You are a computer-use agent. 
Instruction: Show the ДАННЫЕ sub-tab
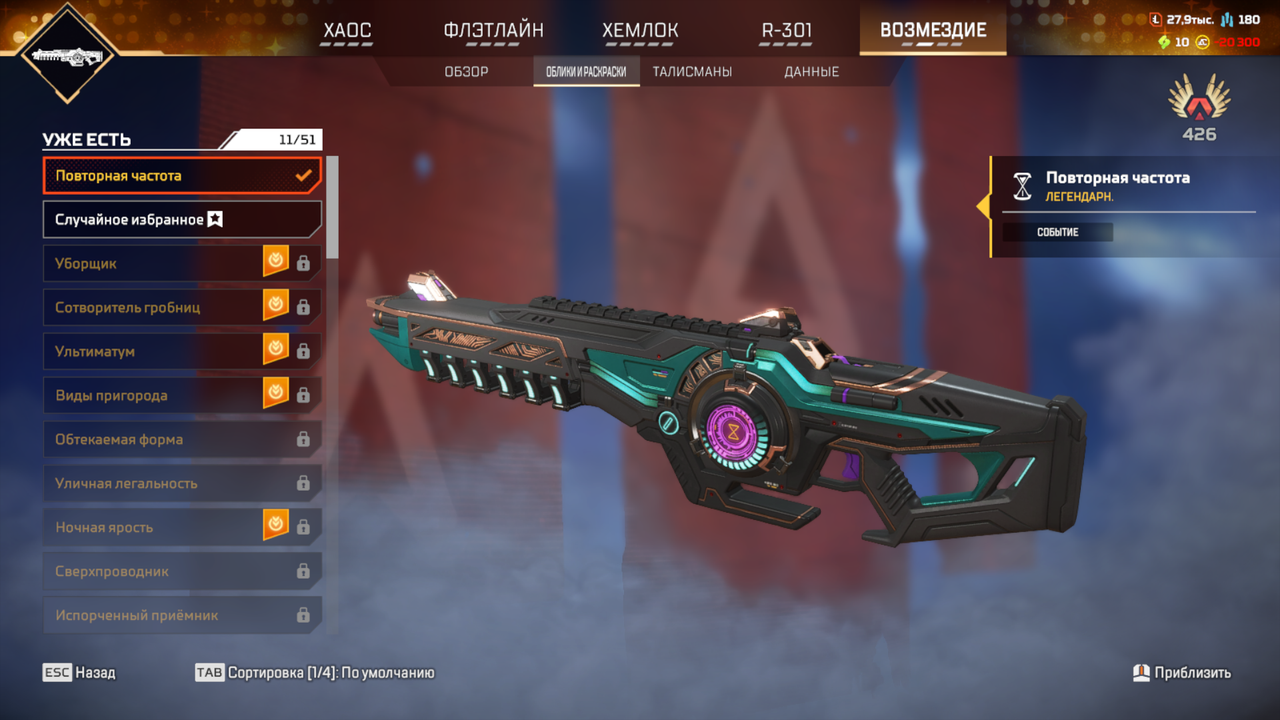pyautogui.click(x=811, y=72)
